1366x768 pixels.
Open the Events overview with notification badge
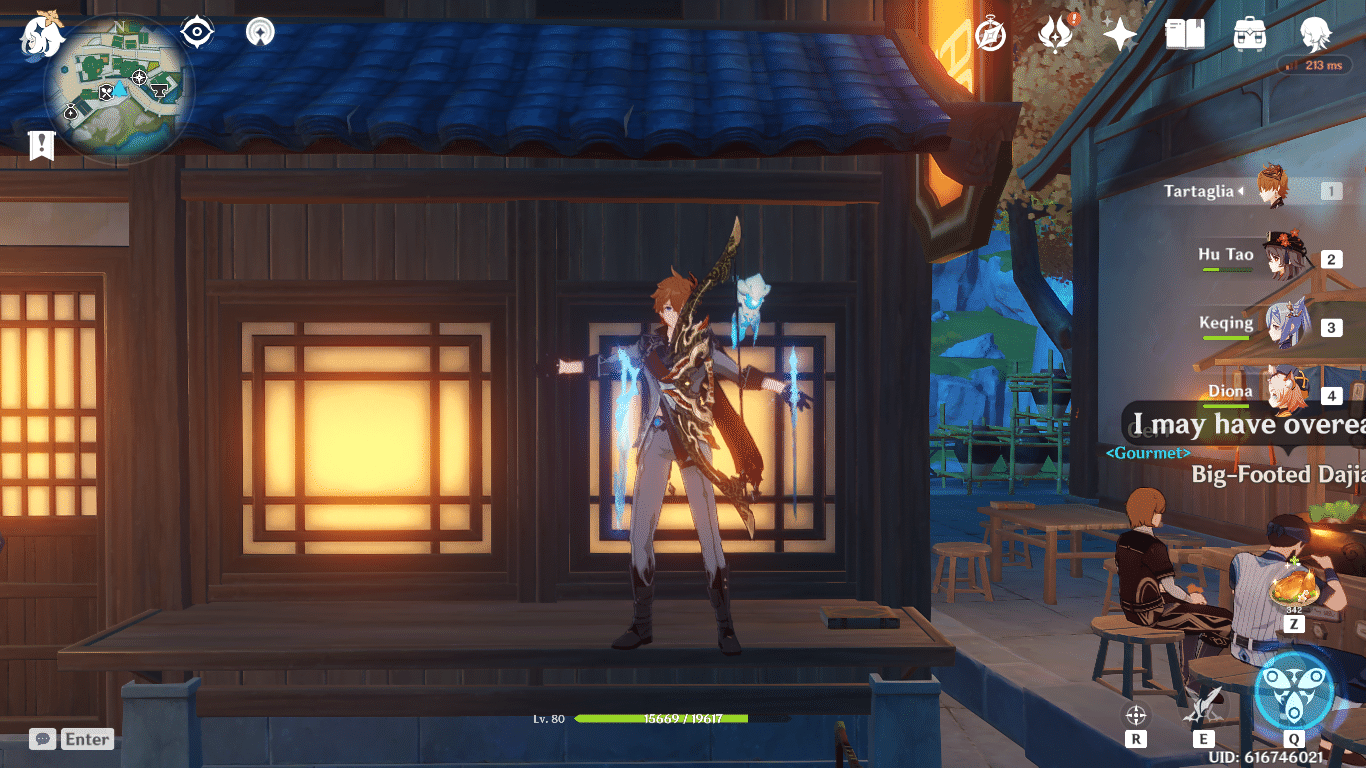pyautogui.click(x=1056, y=33)
